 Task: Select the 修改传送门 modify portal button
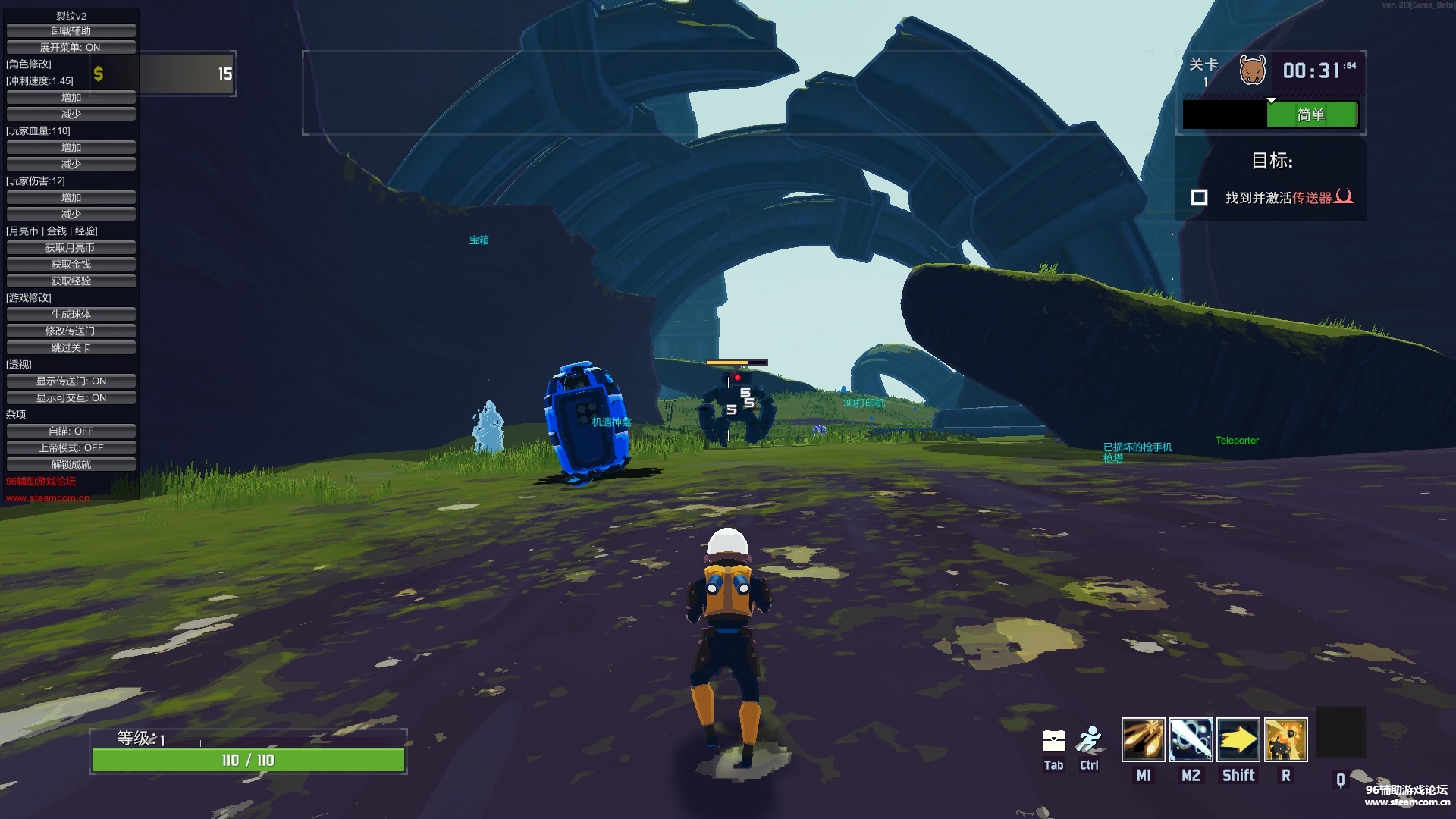click(71, 331)
